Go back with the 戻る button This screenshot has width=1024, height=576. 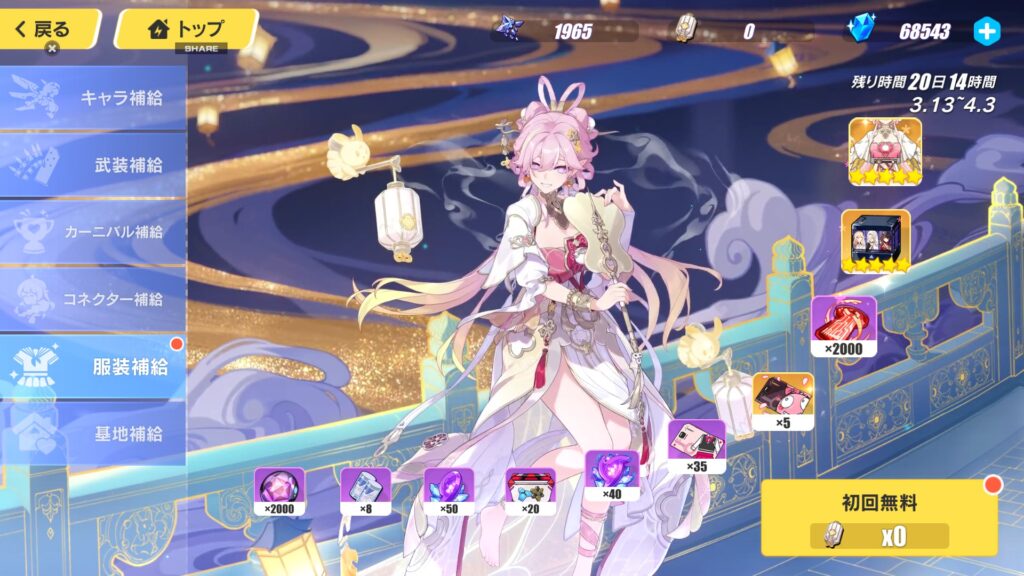49,28
